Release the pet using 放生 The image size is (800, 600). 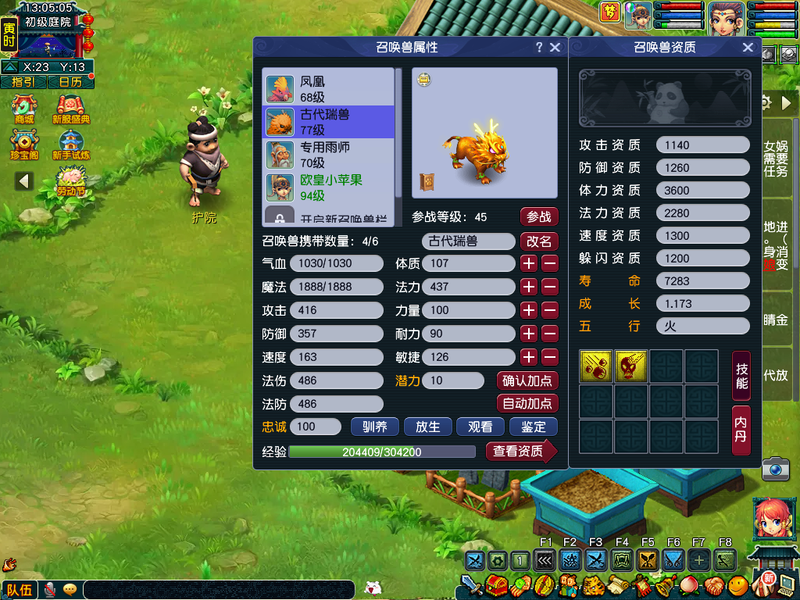[428, 426]
